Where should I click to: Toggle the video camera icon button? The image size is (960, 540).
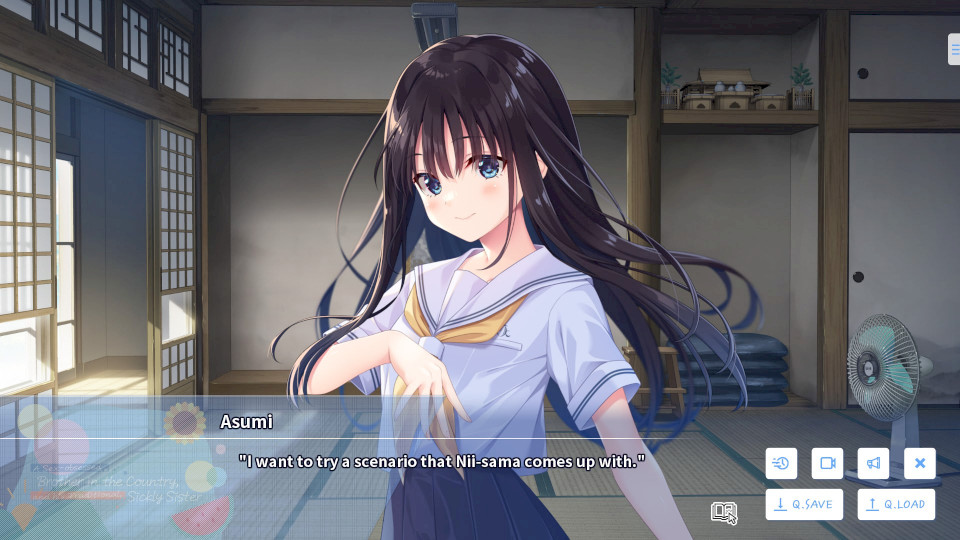[x=827, y=463]
